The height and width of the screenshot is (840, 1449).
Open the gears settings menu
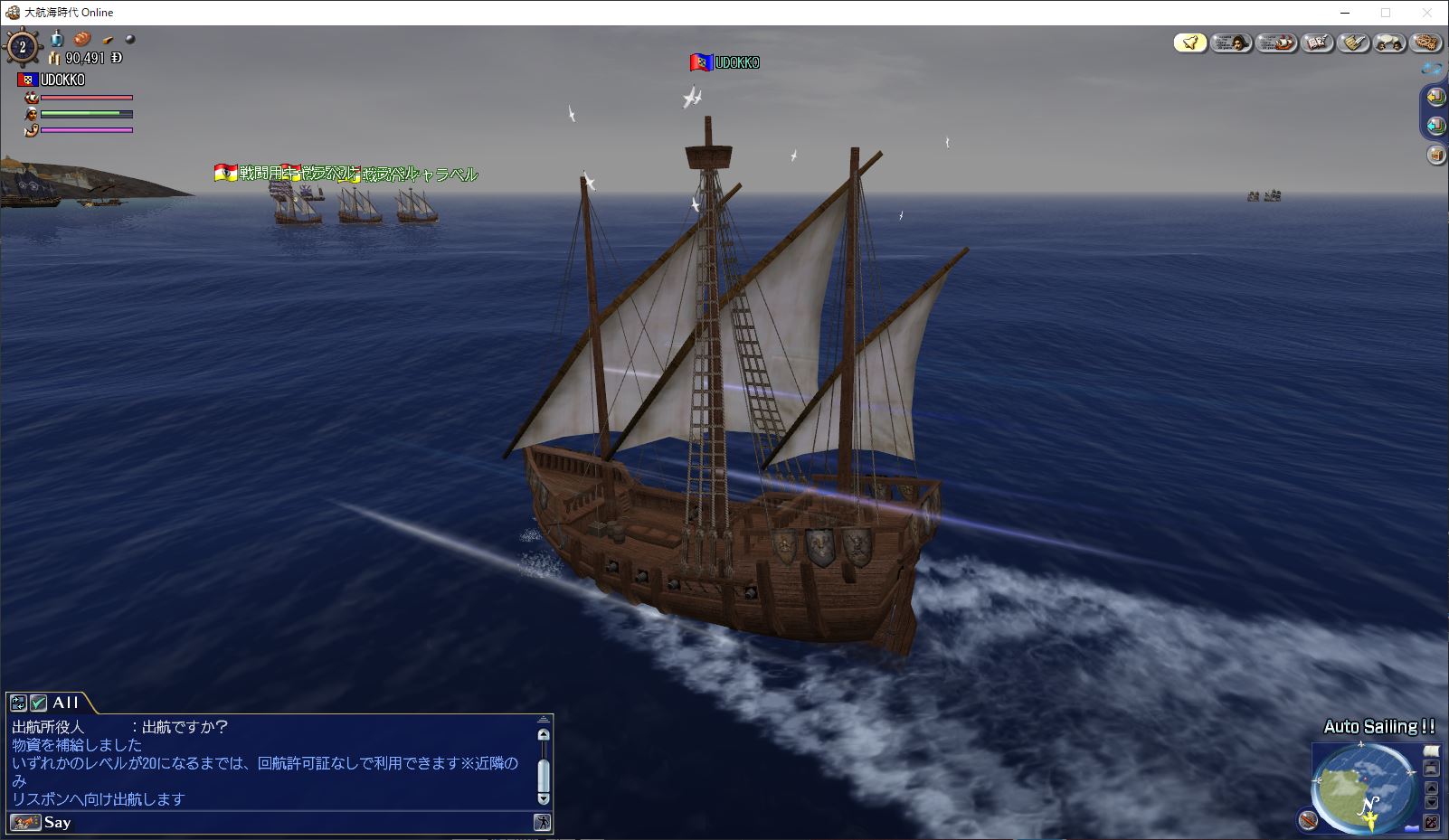[1426, 42]
